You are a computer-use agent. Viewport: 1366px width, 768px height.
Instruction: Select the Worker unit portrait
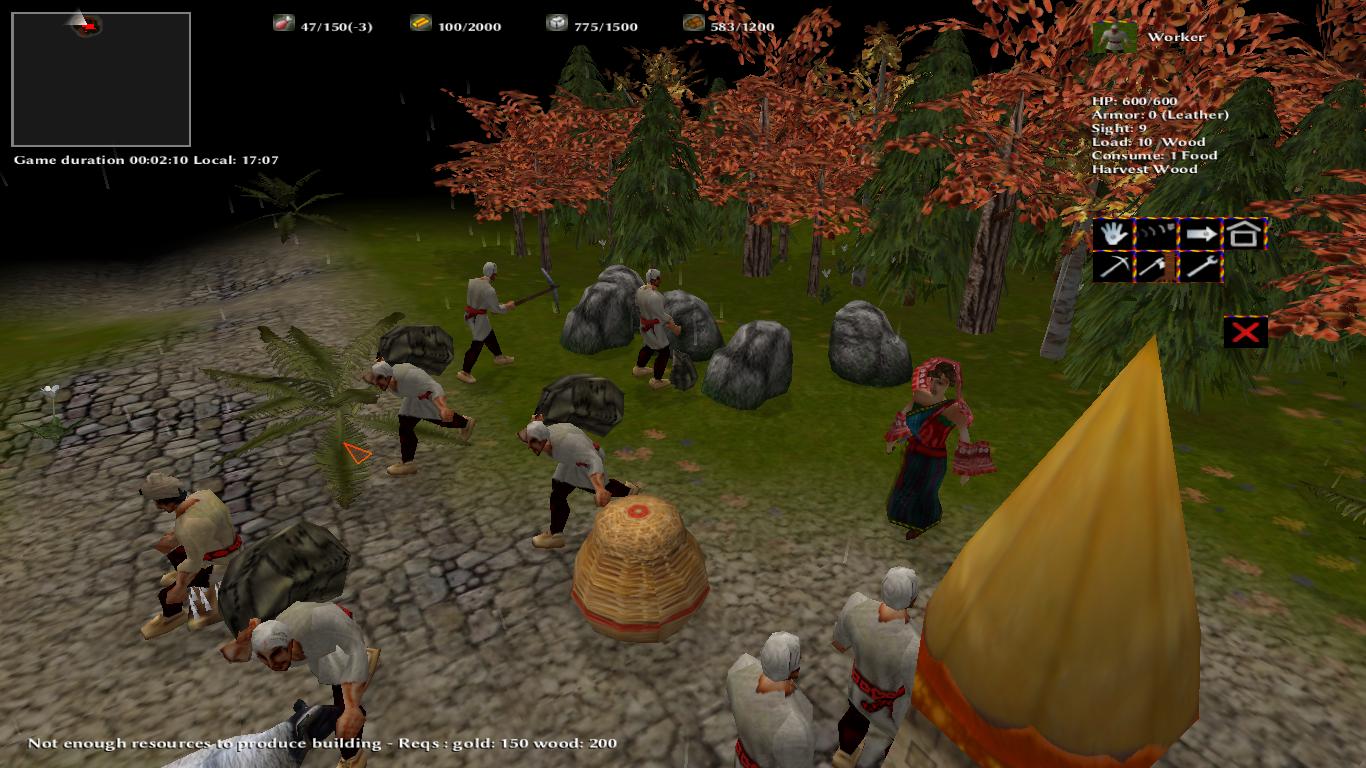click(x=1114, y=38)
